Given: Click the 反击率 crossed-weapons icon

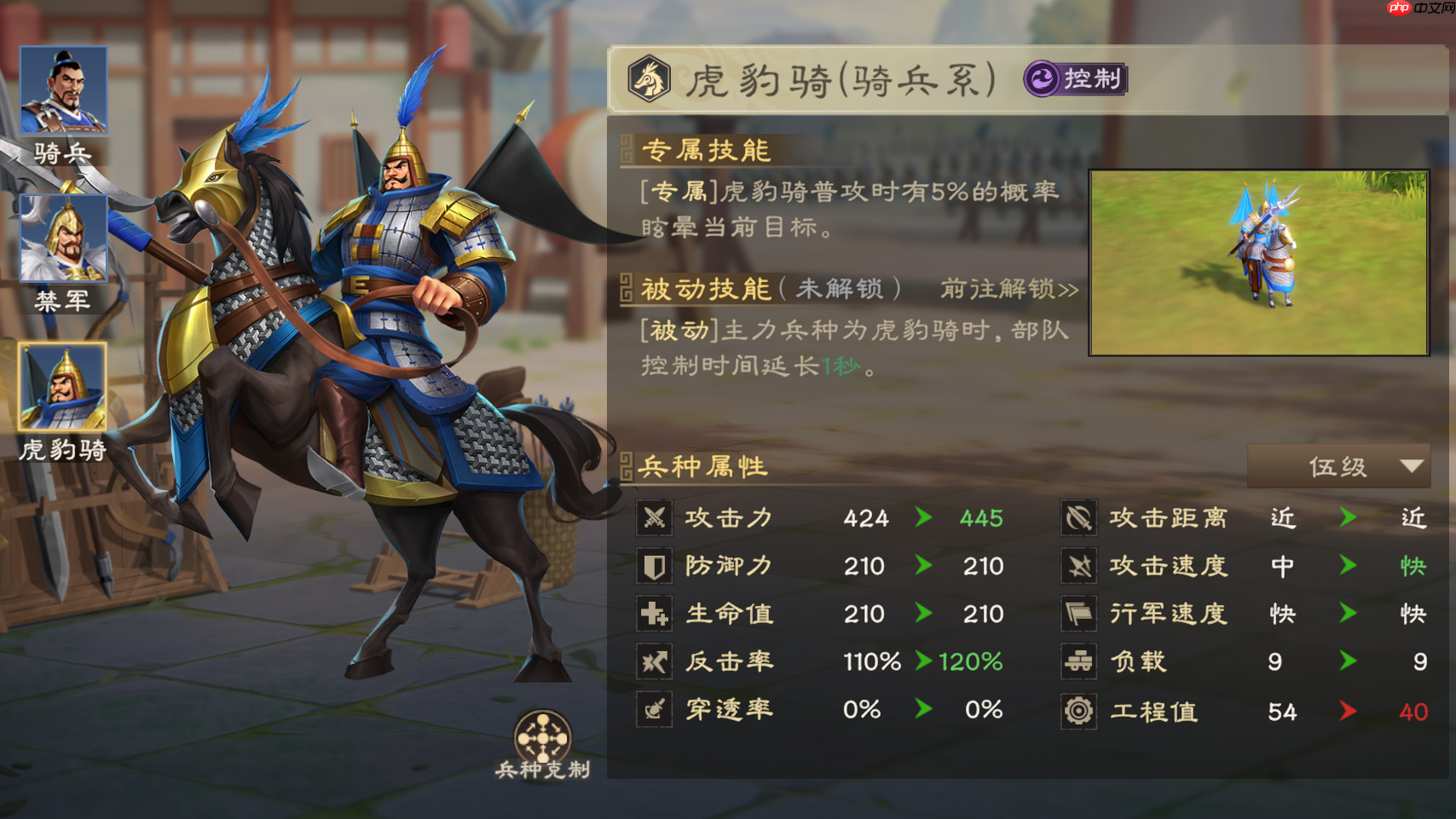Looking at the screenshot, I should 654,660.
